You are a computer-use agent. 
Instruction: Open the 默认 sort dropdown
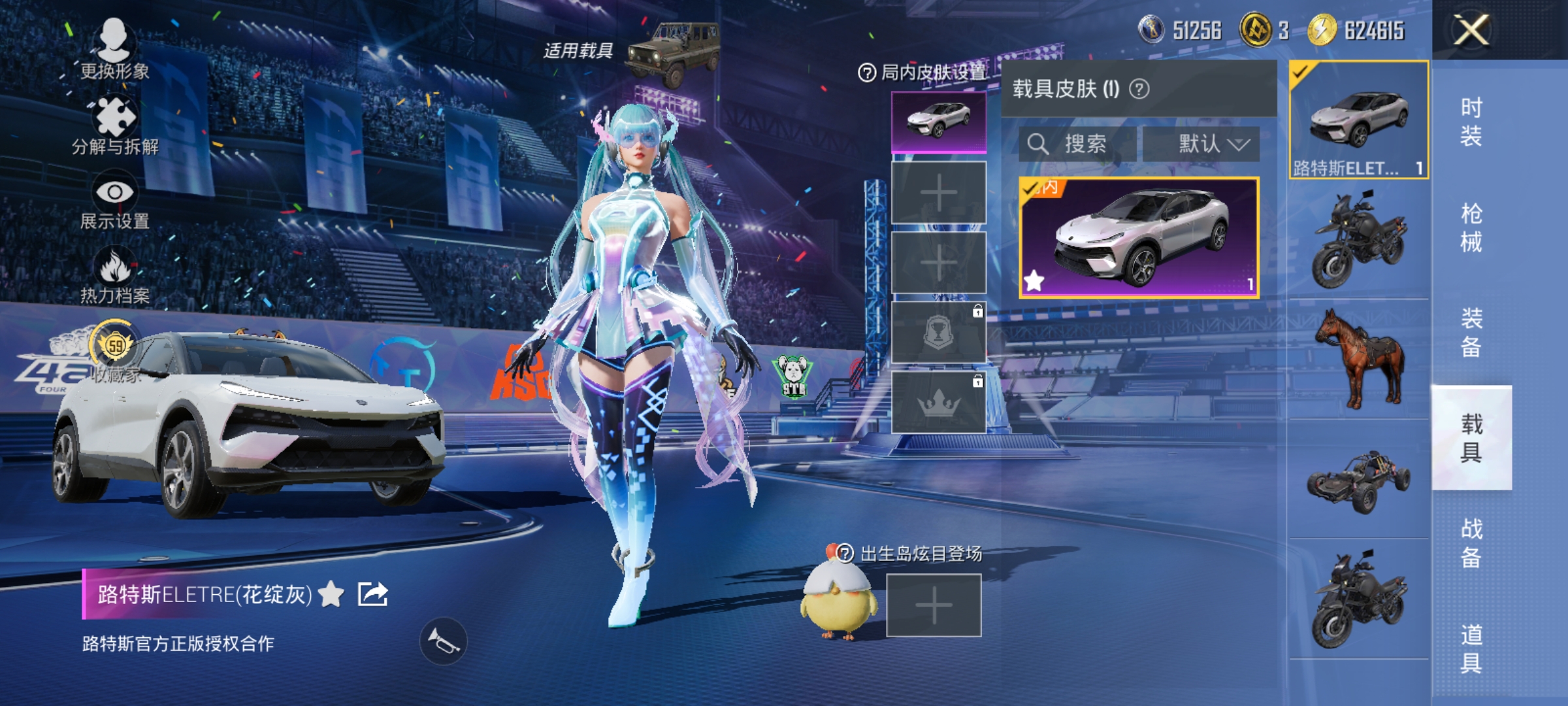pyautogui.click(x=1201, y=144)
